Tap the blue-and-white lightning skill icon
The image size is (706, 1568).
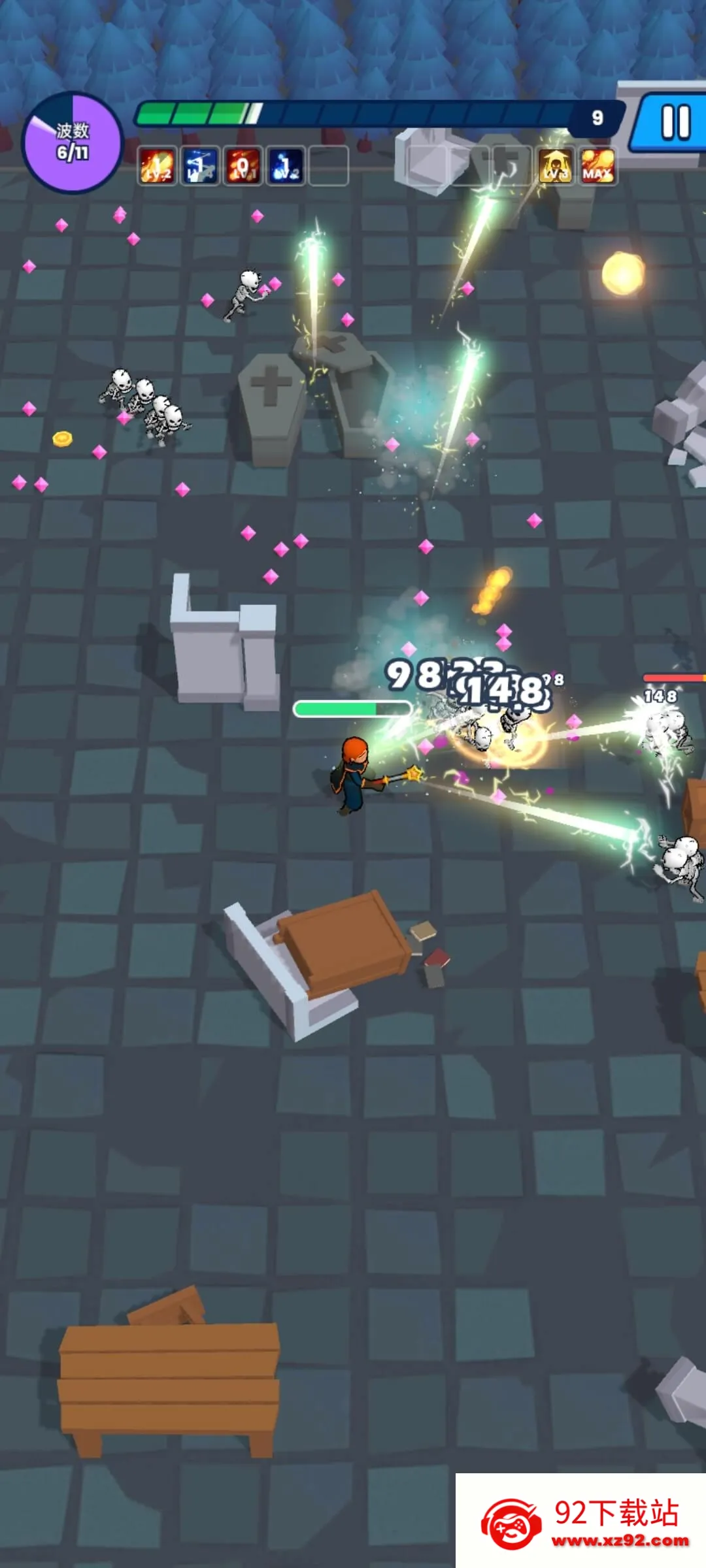(200, 165)
